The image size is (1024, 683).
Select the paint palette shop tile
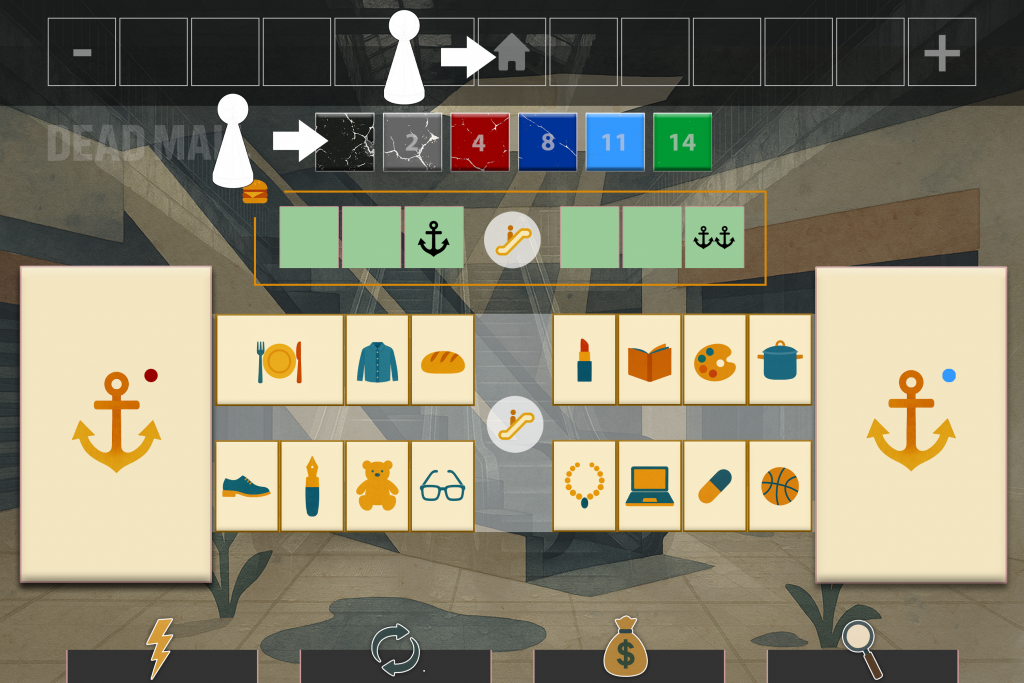click(x=714, y=360)
